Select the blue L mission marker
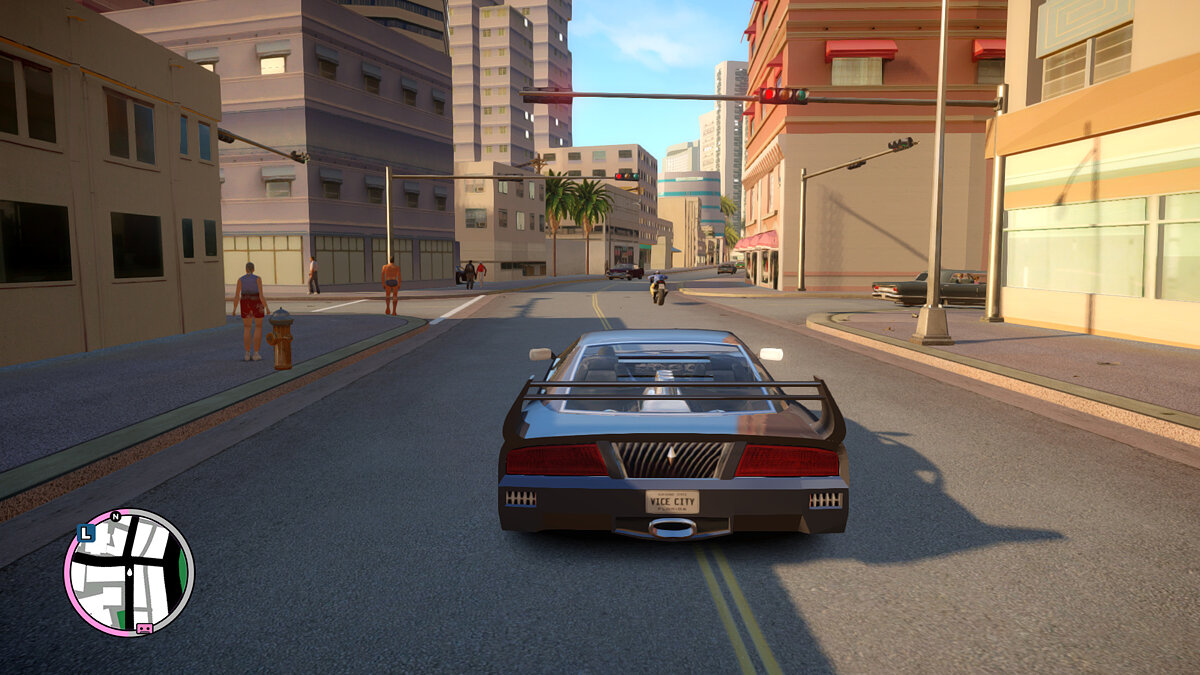The width and height of the screenshot is (1200, 675). tap(86, 534)
